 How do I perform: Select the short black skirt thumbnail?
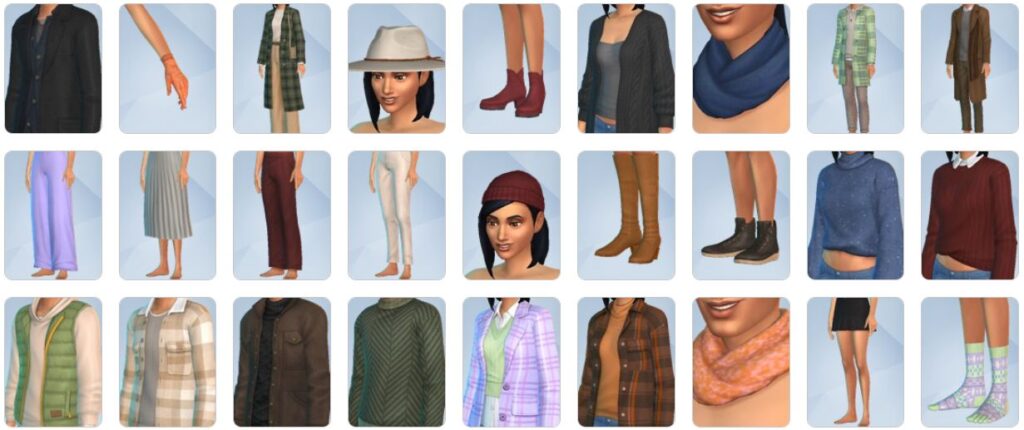(855, 362)
